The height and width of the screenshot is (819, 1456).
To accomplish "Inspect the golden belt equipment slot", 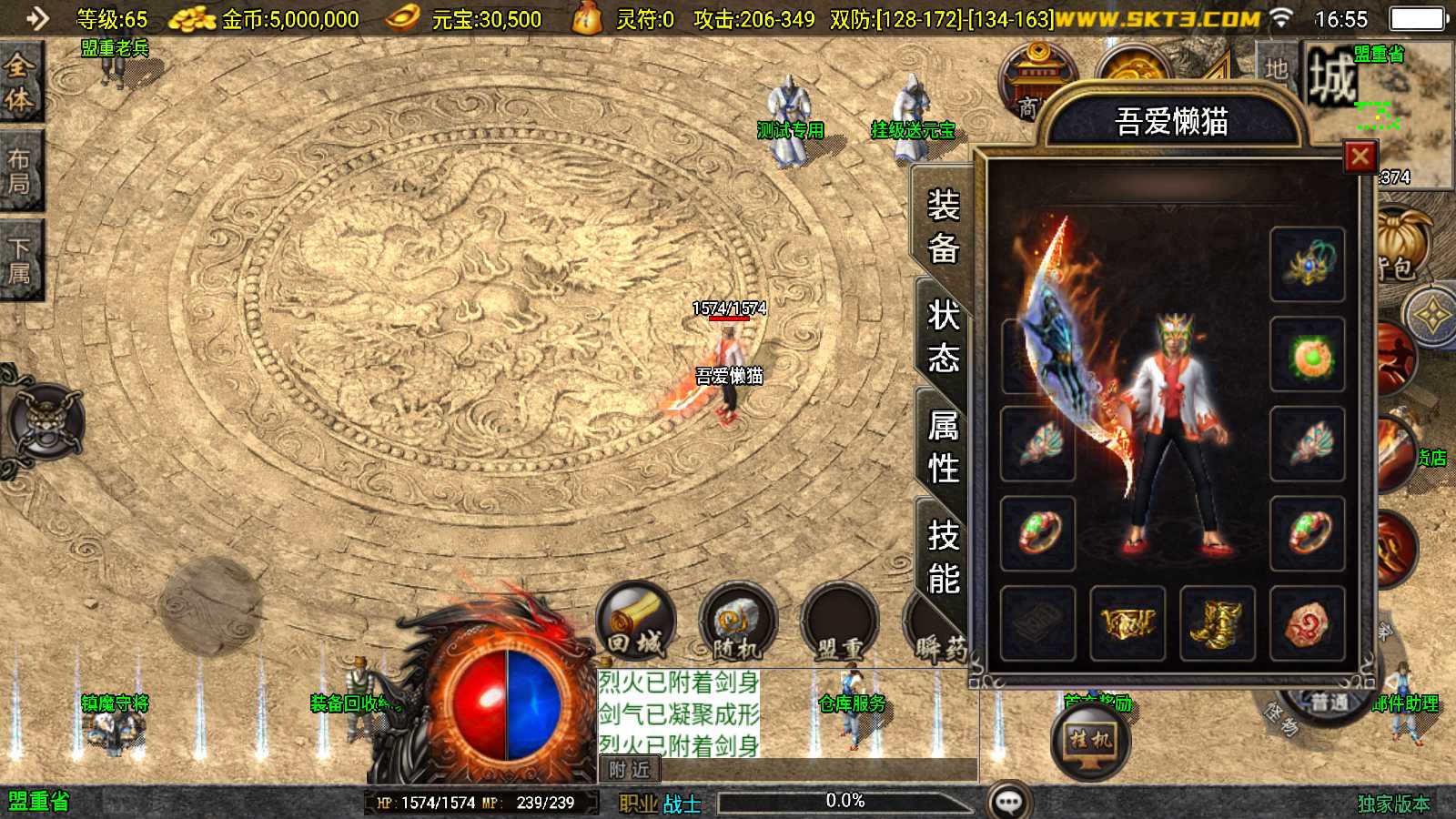I will coord(1127,623).
